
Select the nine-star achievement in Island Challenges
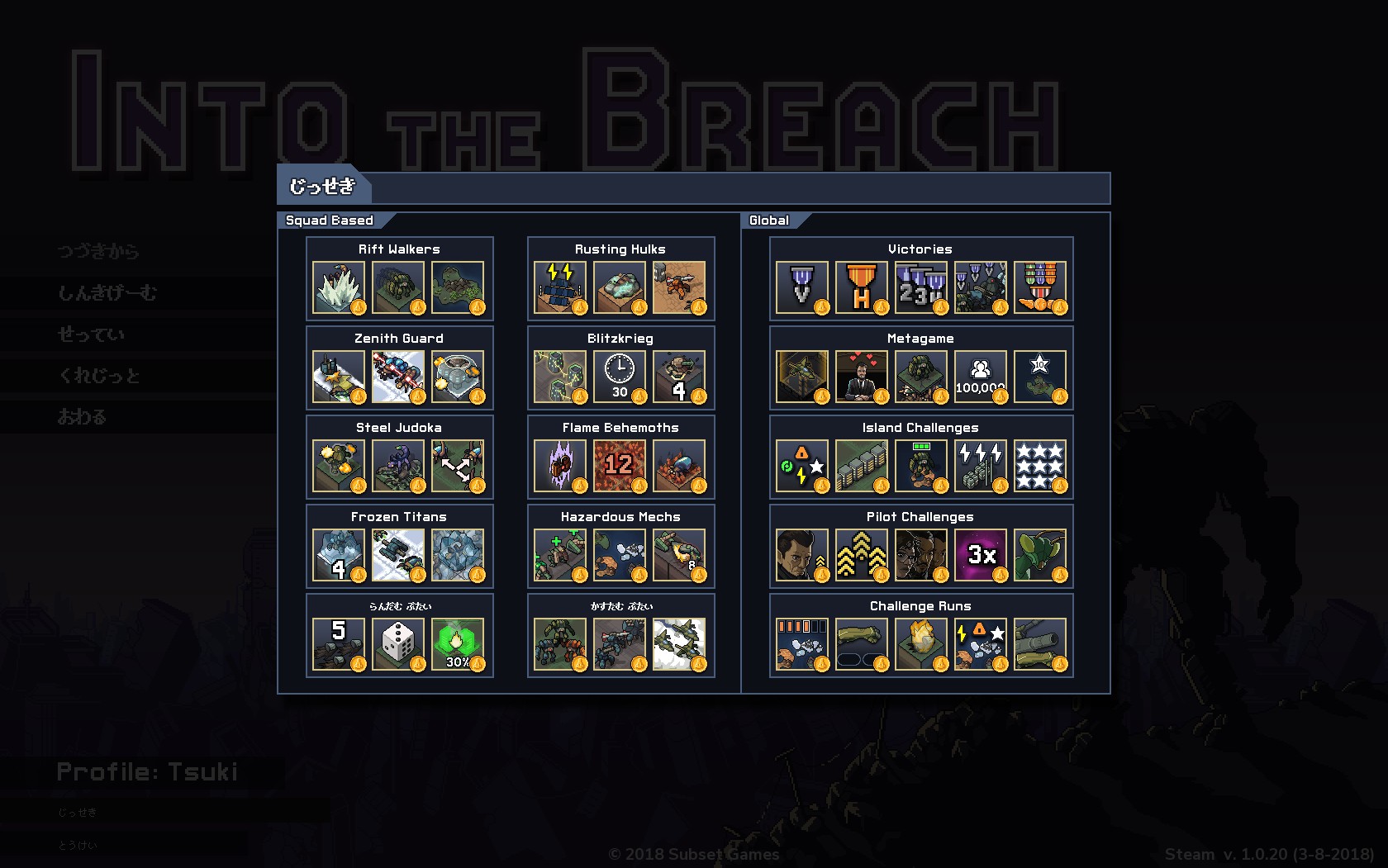point(1040,466)
